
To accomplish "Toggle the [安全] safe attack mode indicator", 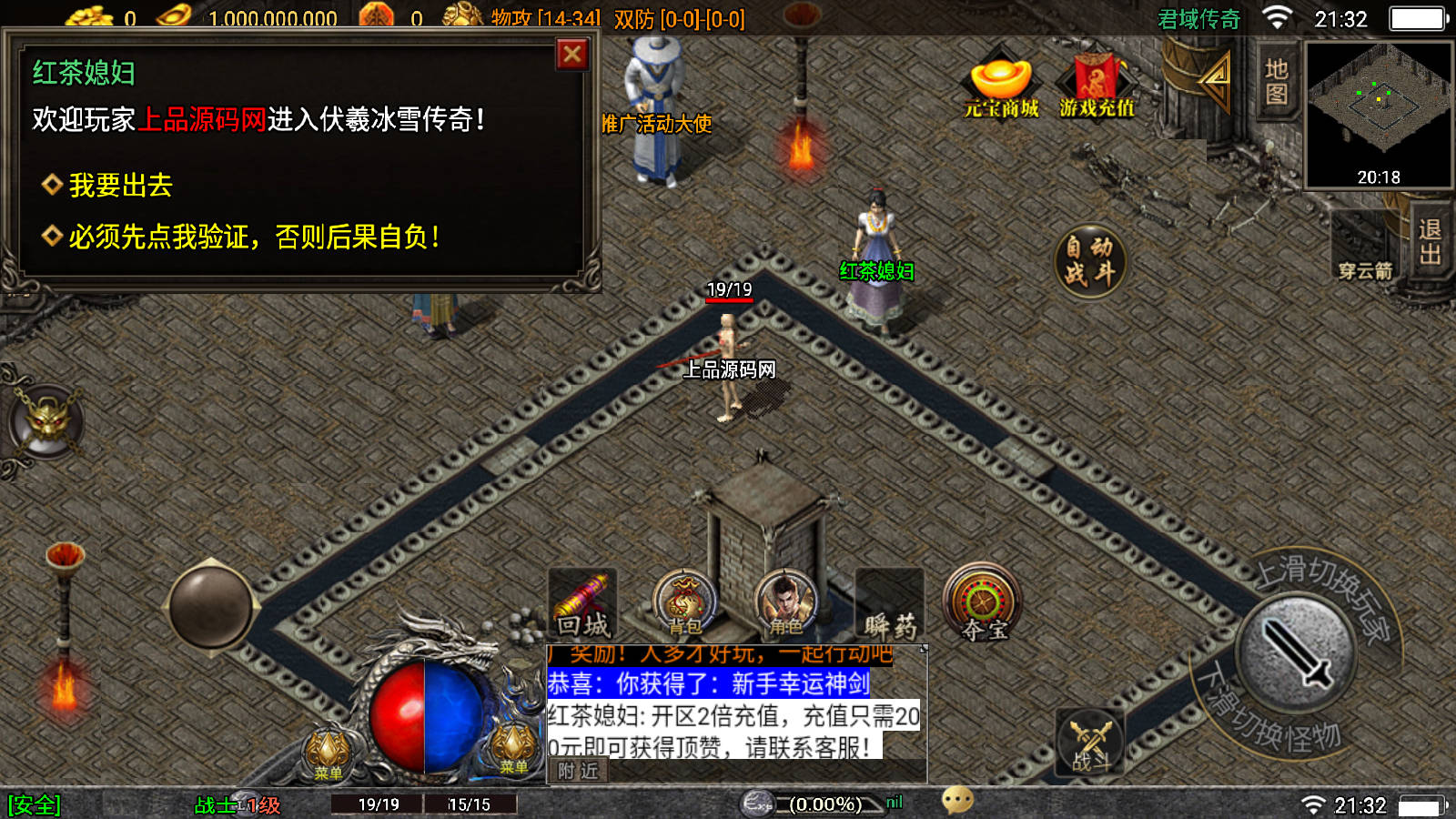I will (x=32, y=804).
